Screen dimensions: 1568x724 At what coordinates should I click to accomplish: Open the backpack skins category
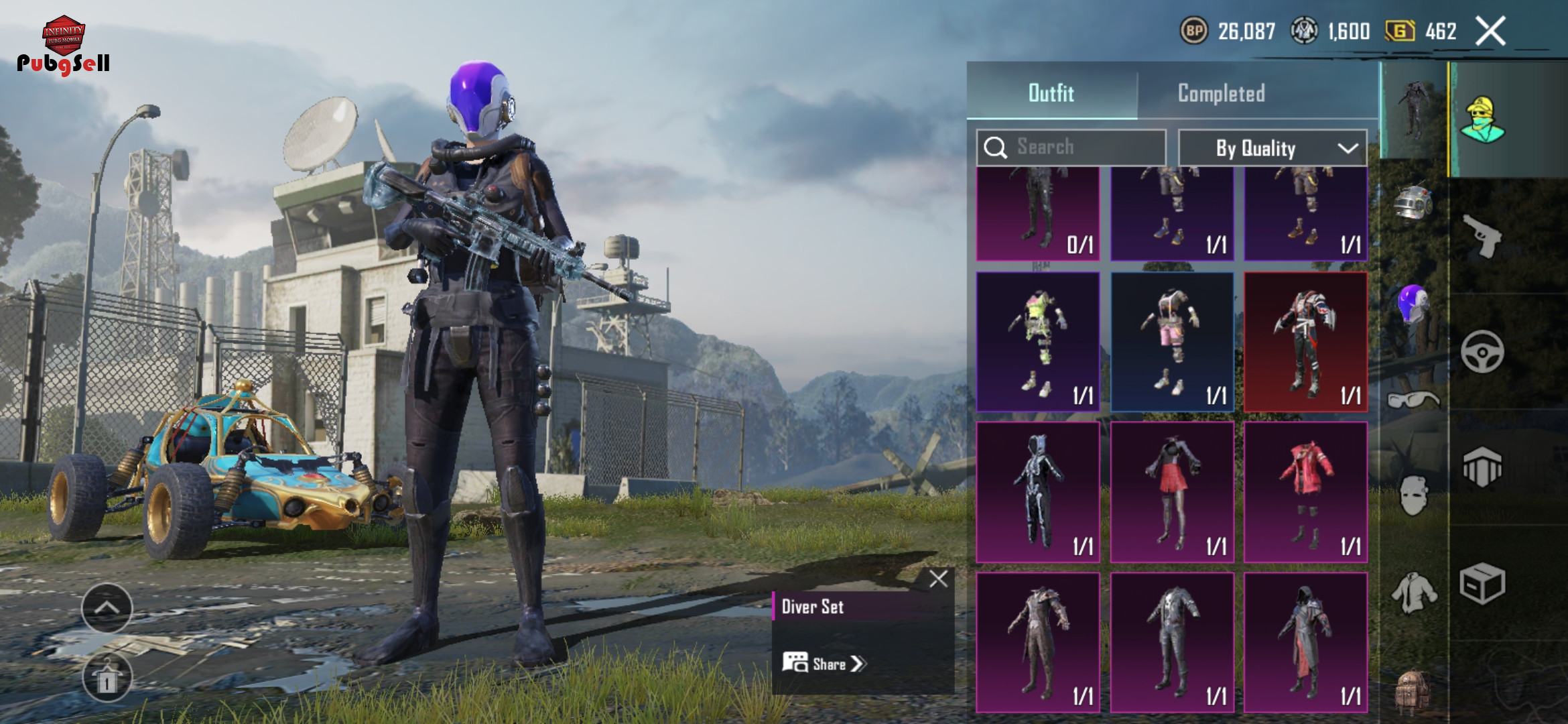click(x=1413, y=690)
